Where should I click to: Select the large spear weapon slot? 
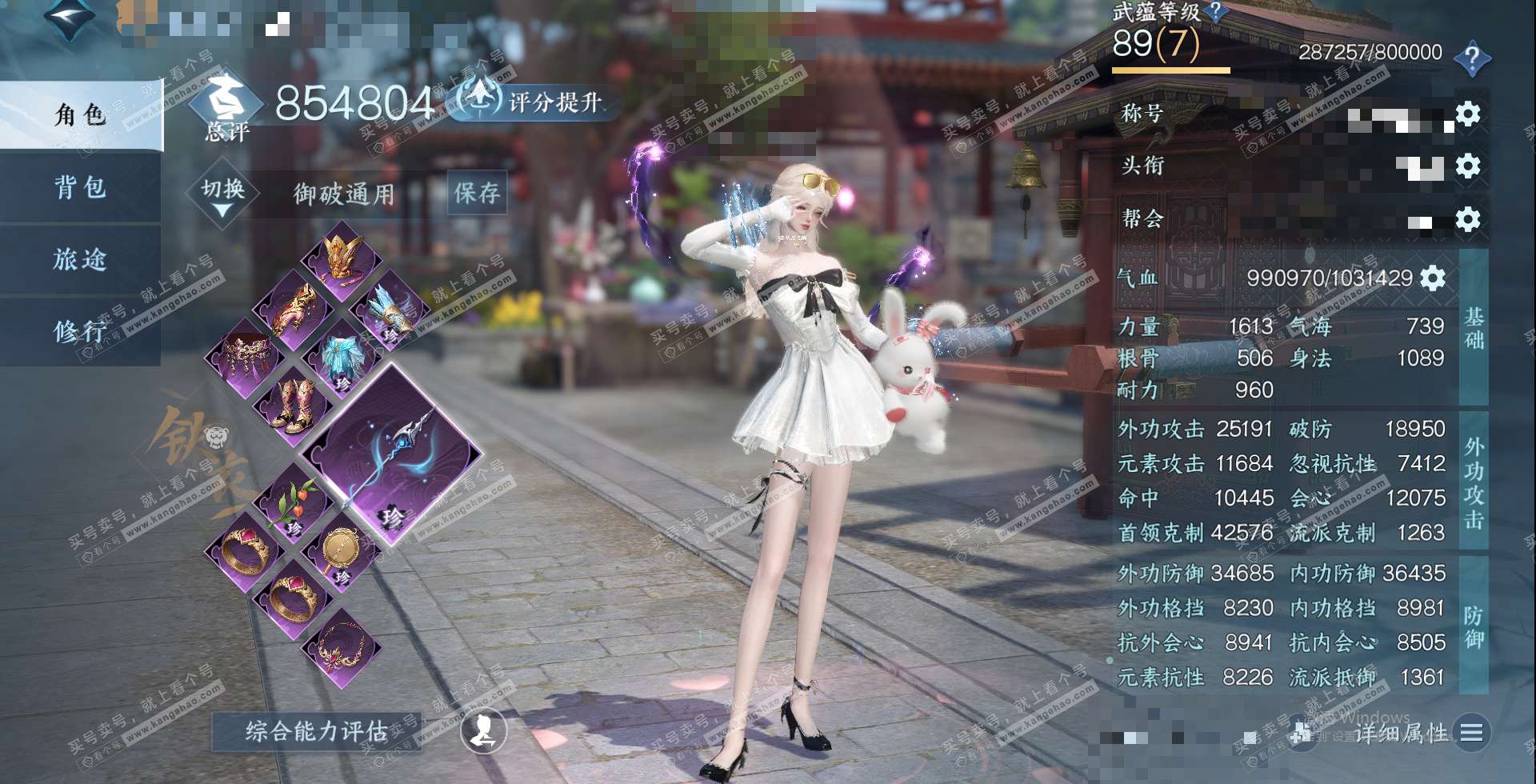tap(392, 456)
